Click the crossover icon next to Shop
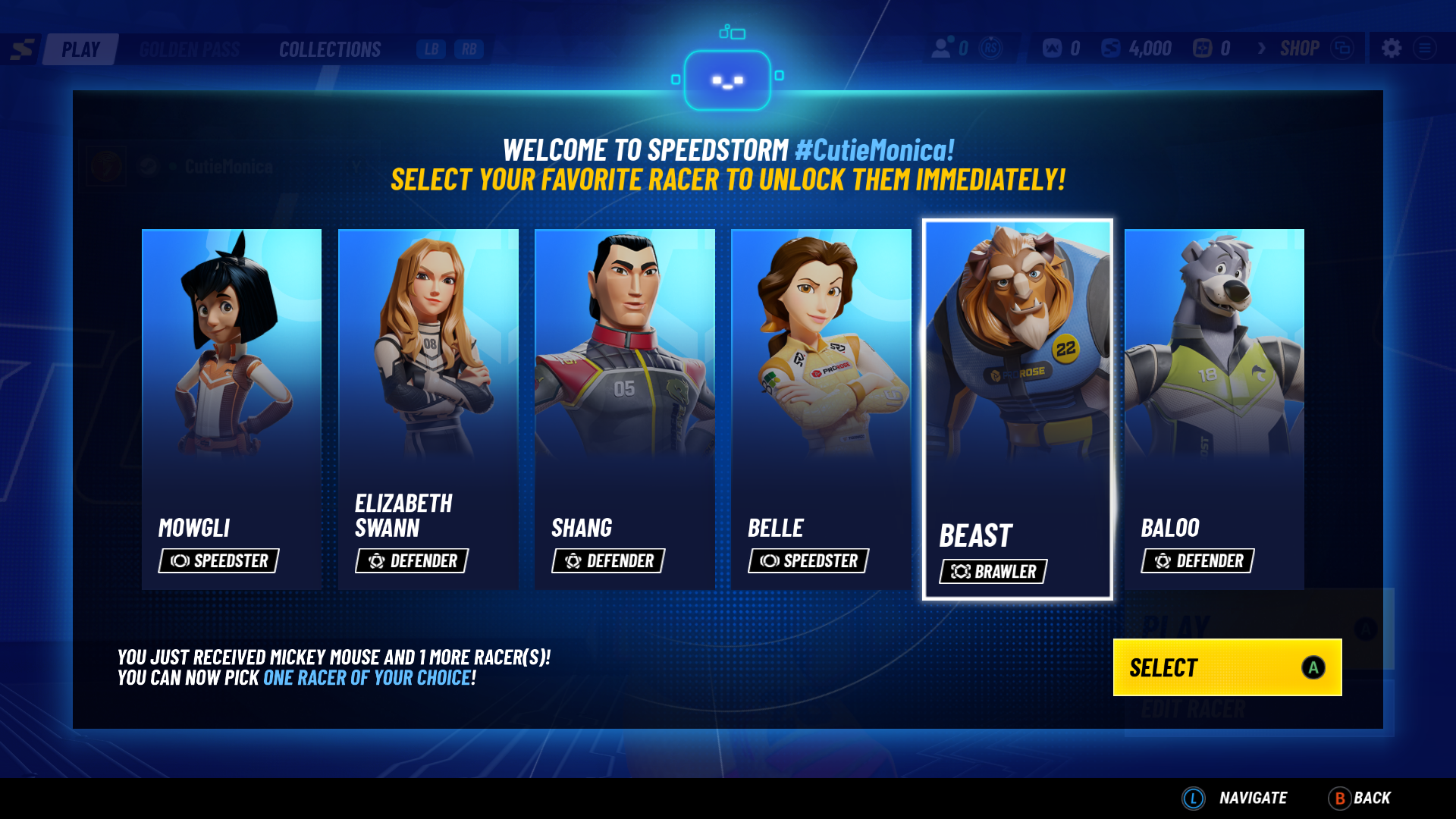Image resolution: width=1456 pixels, height=819 pixels. click(x=1342, y=47)
